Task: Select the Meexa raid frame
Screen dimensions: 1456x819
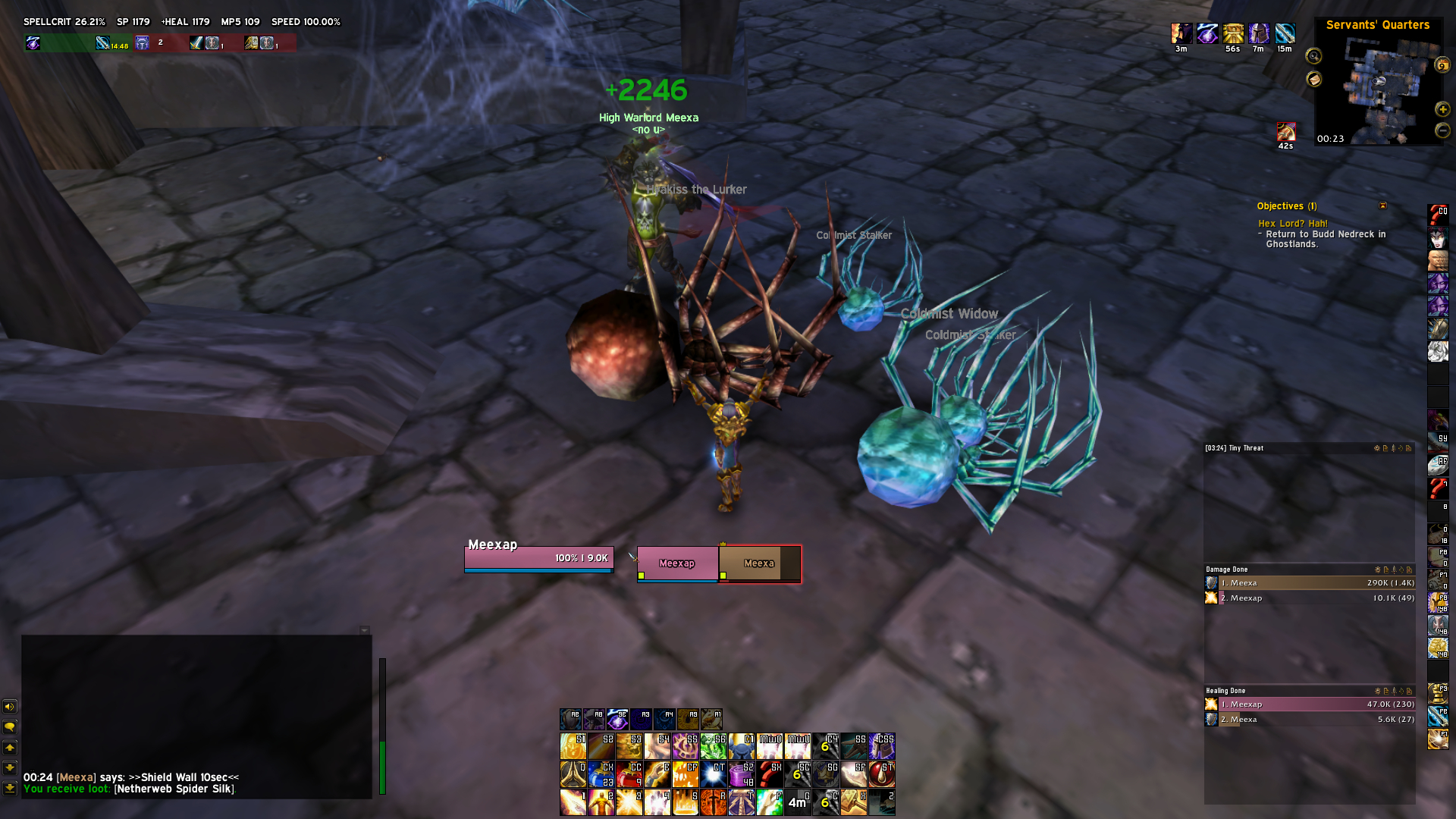Action: [x=759, y=563]
